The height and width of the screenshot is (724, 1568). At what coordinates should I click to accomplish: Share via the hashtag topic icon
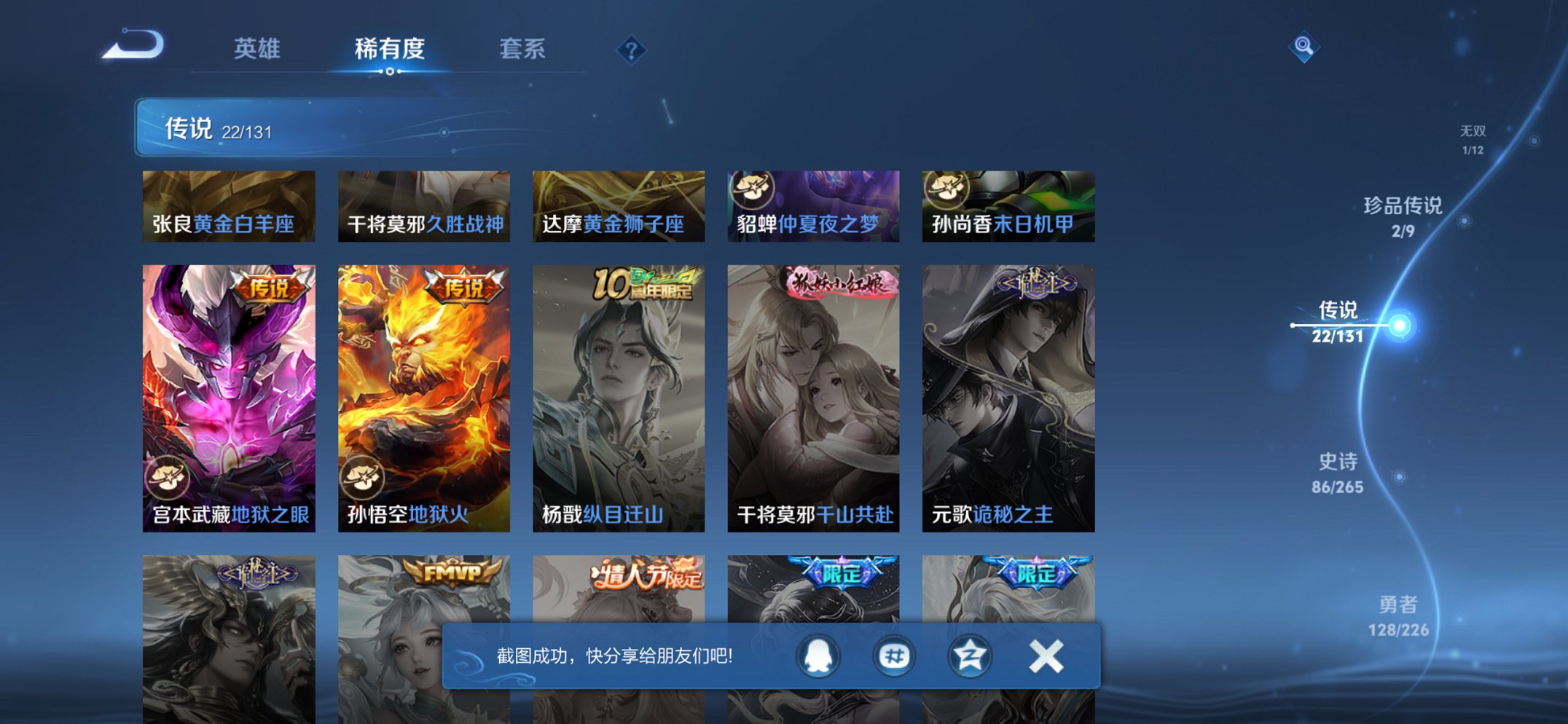point(894,656)
